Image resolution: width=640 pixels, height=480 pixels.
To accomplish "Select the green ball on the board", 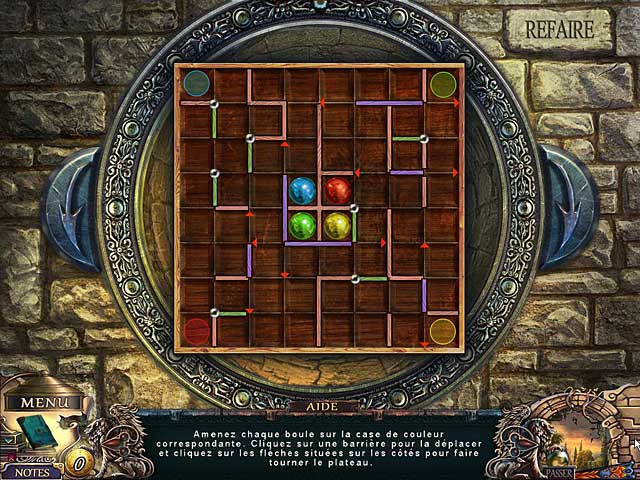I will 302,225.
